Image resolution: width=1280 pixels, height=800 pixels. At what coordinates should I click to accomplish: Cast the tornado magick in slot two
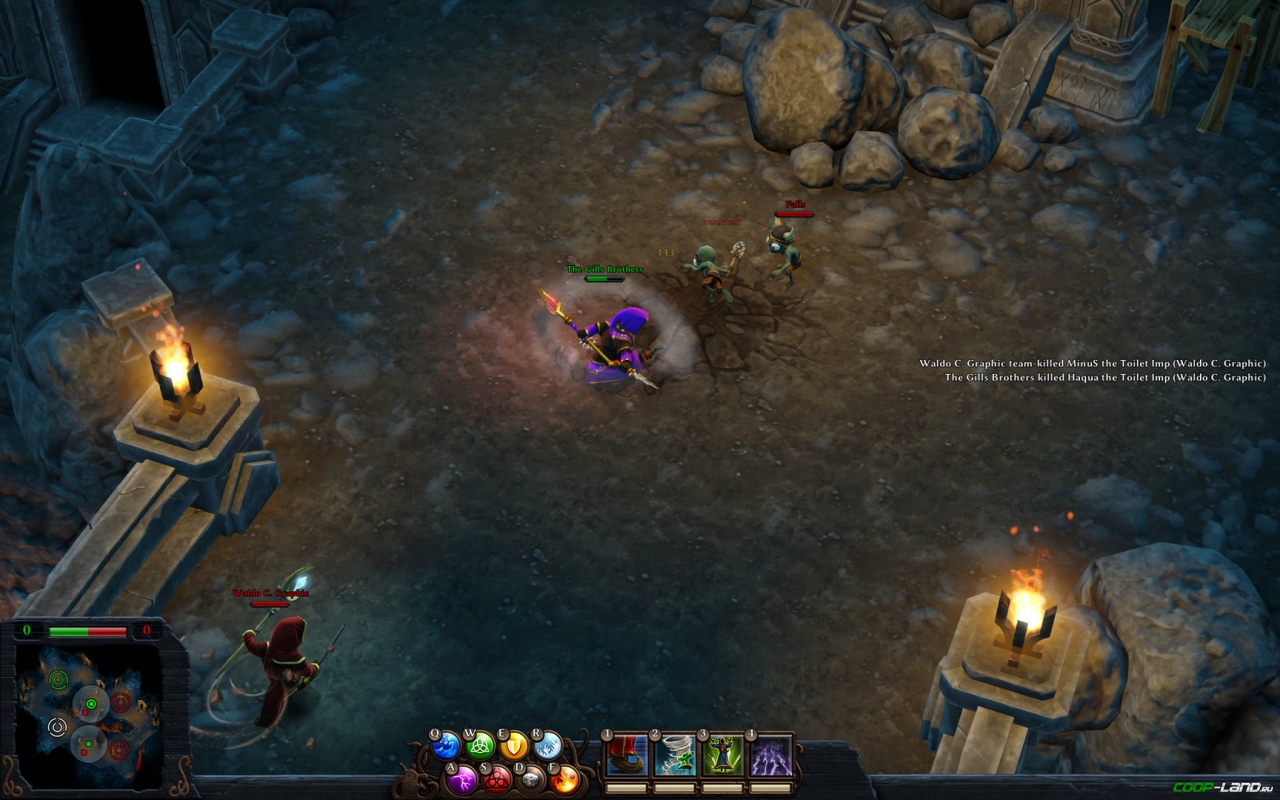(674, 756)
